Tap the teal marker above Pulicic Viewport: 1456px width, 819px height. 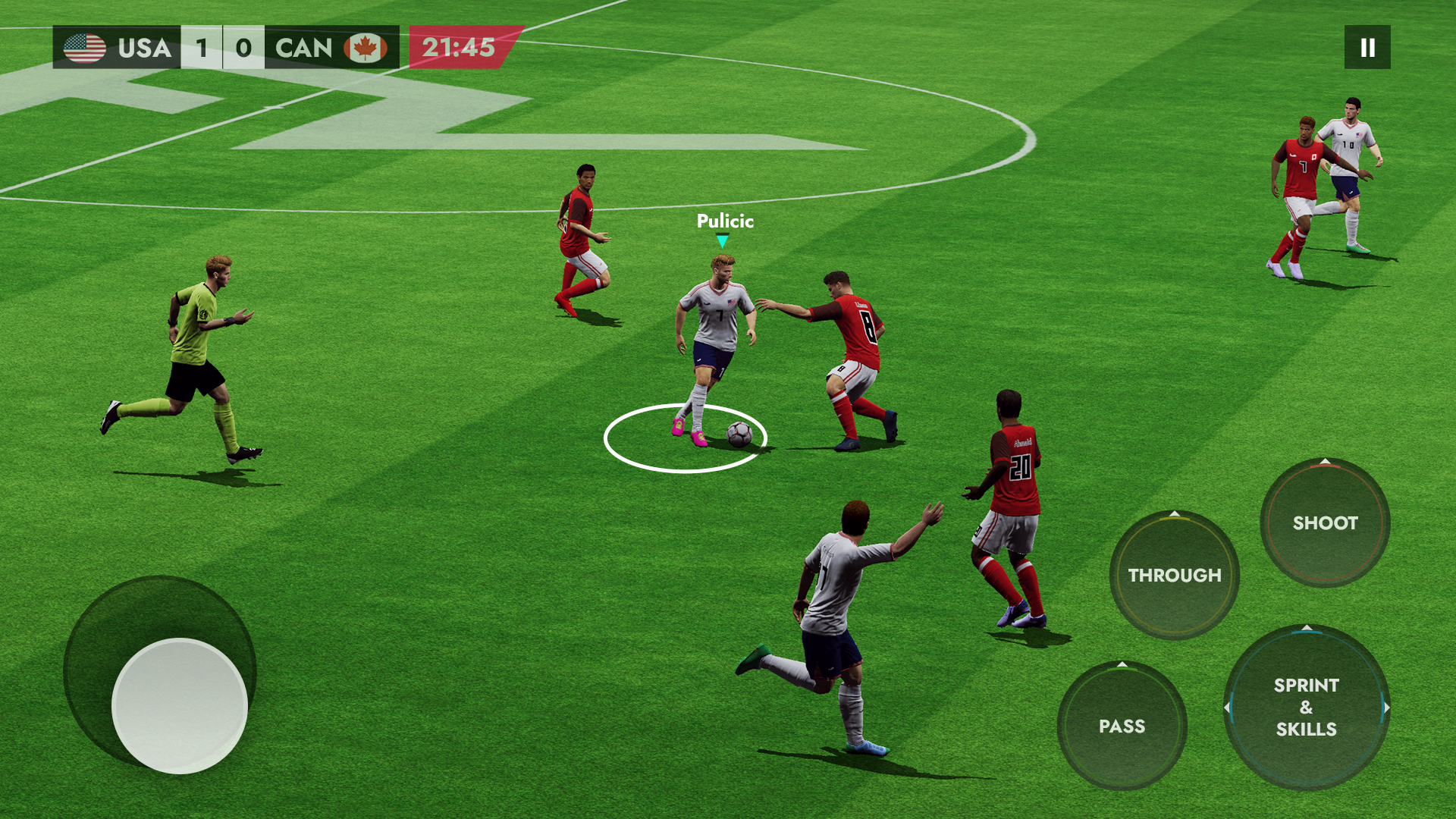723,239
